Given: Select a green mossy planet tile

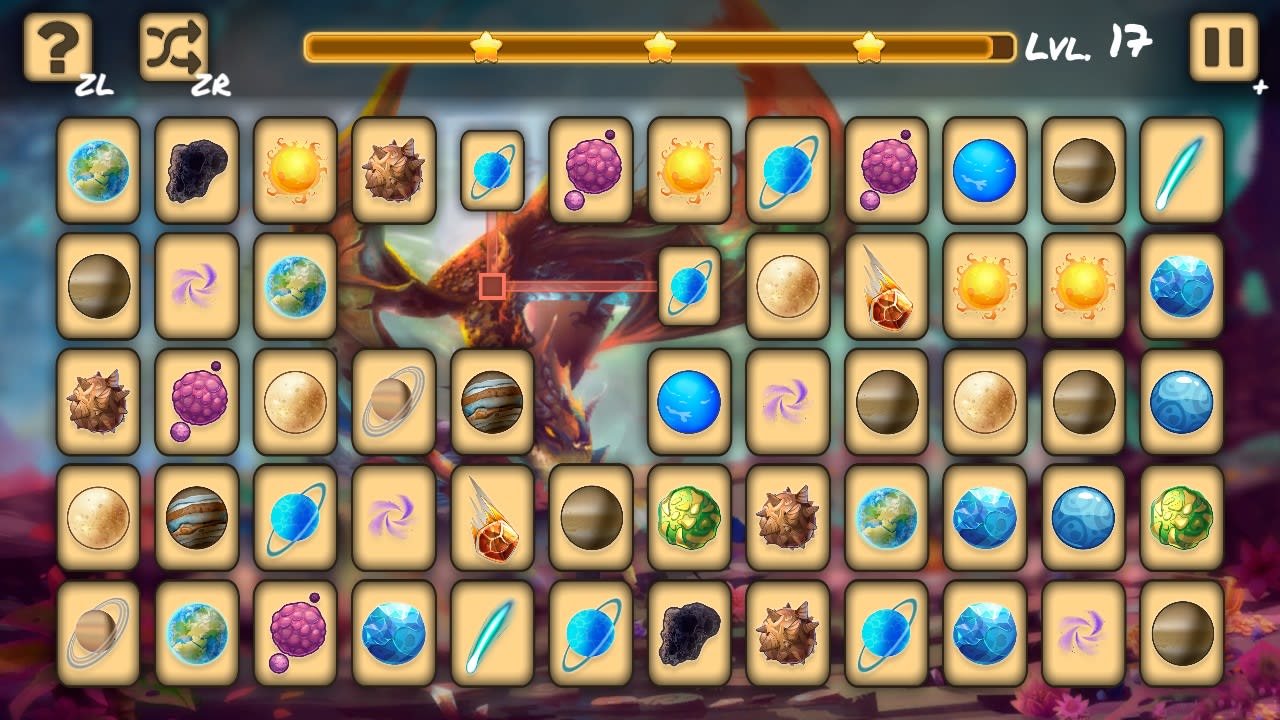Looking at the screenshot, I should (687, 519).
